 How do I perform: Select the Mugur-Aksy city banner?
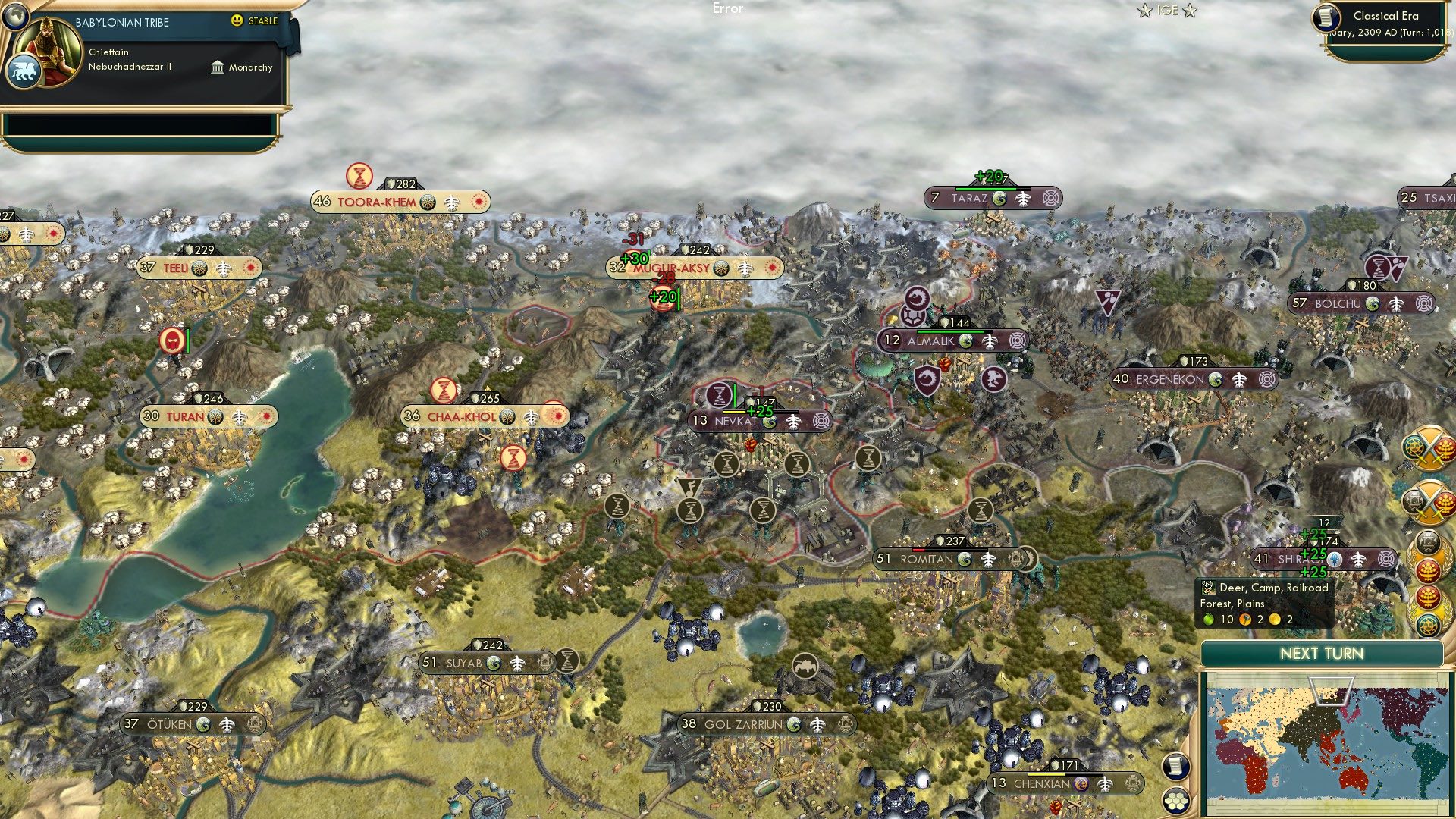[x=674, y=267]
